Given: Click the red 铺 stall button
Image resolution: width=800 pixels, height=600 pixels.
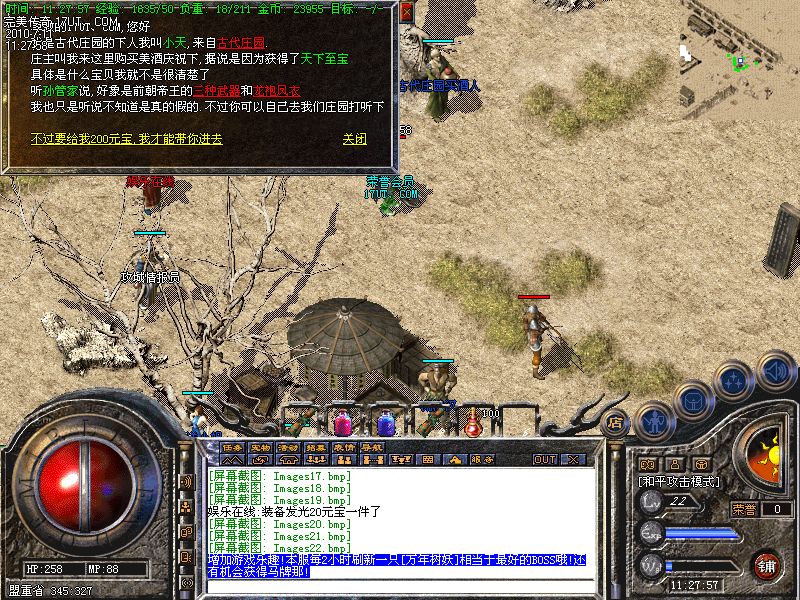Looking at the screenshot, I should tap(767, 565).
